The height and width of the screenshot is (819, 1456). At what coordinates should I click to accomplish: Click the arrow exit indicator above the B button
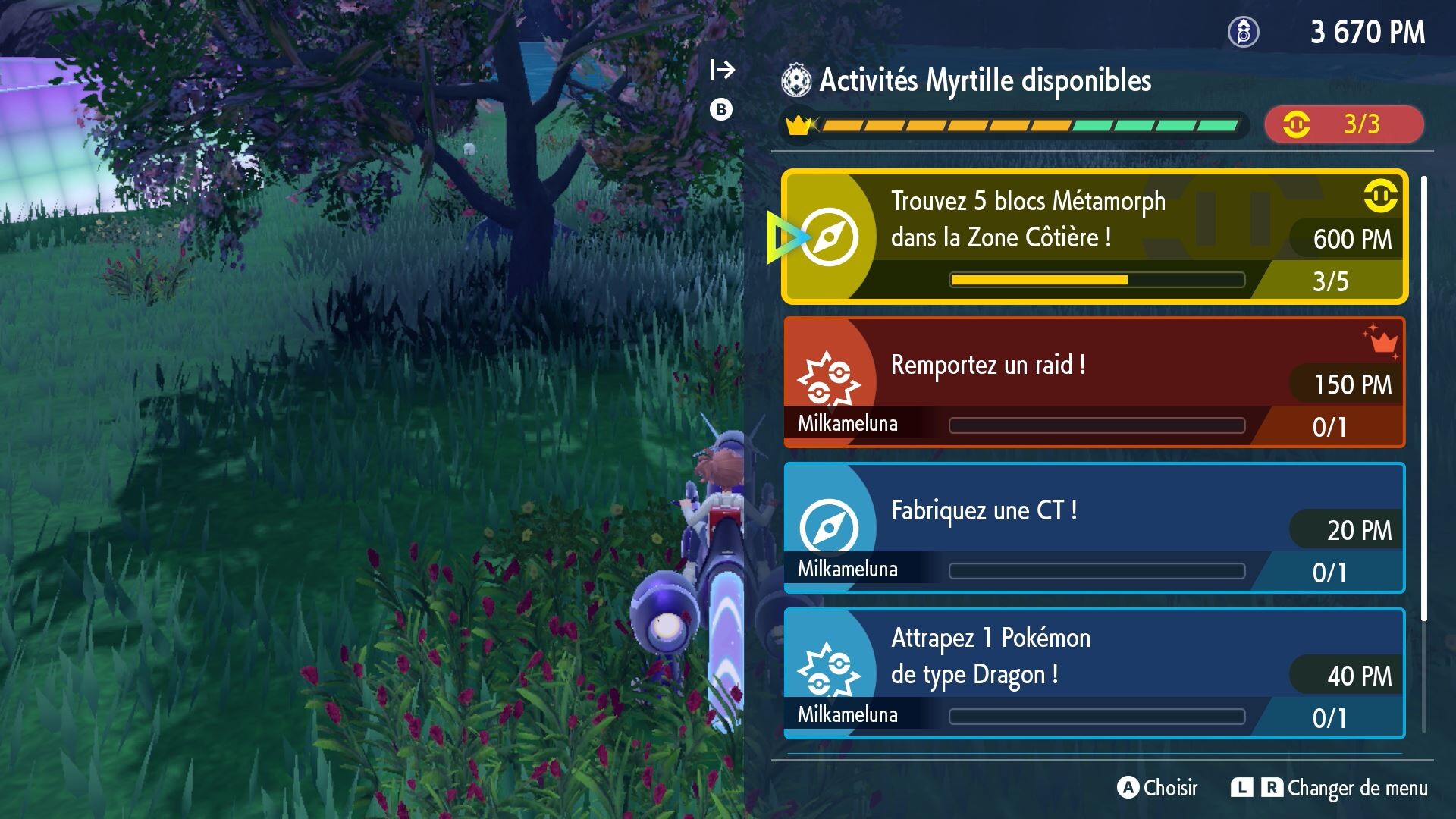[x=722, y=70]
